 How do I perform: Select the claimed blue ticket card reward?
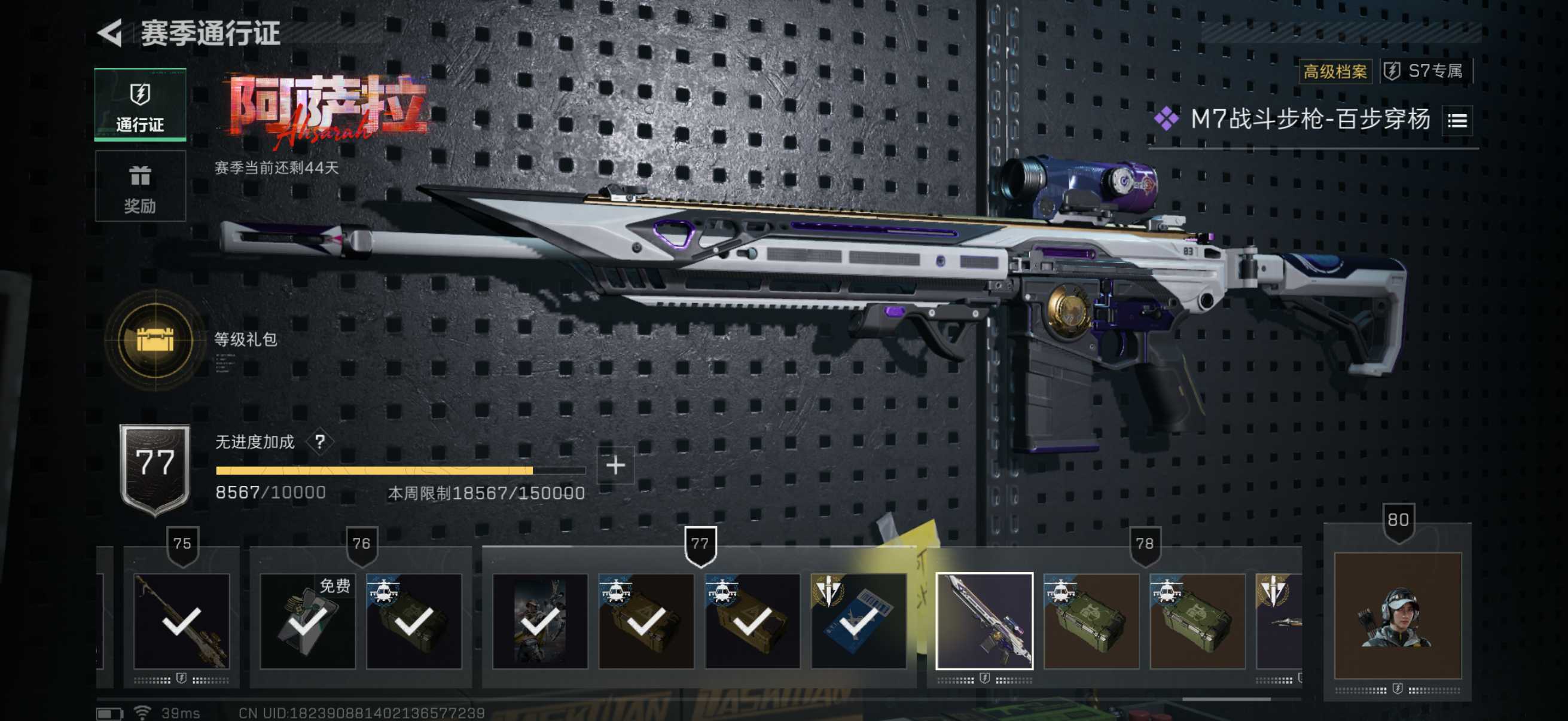pyautogui.click(x=858, y=621)
